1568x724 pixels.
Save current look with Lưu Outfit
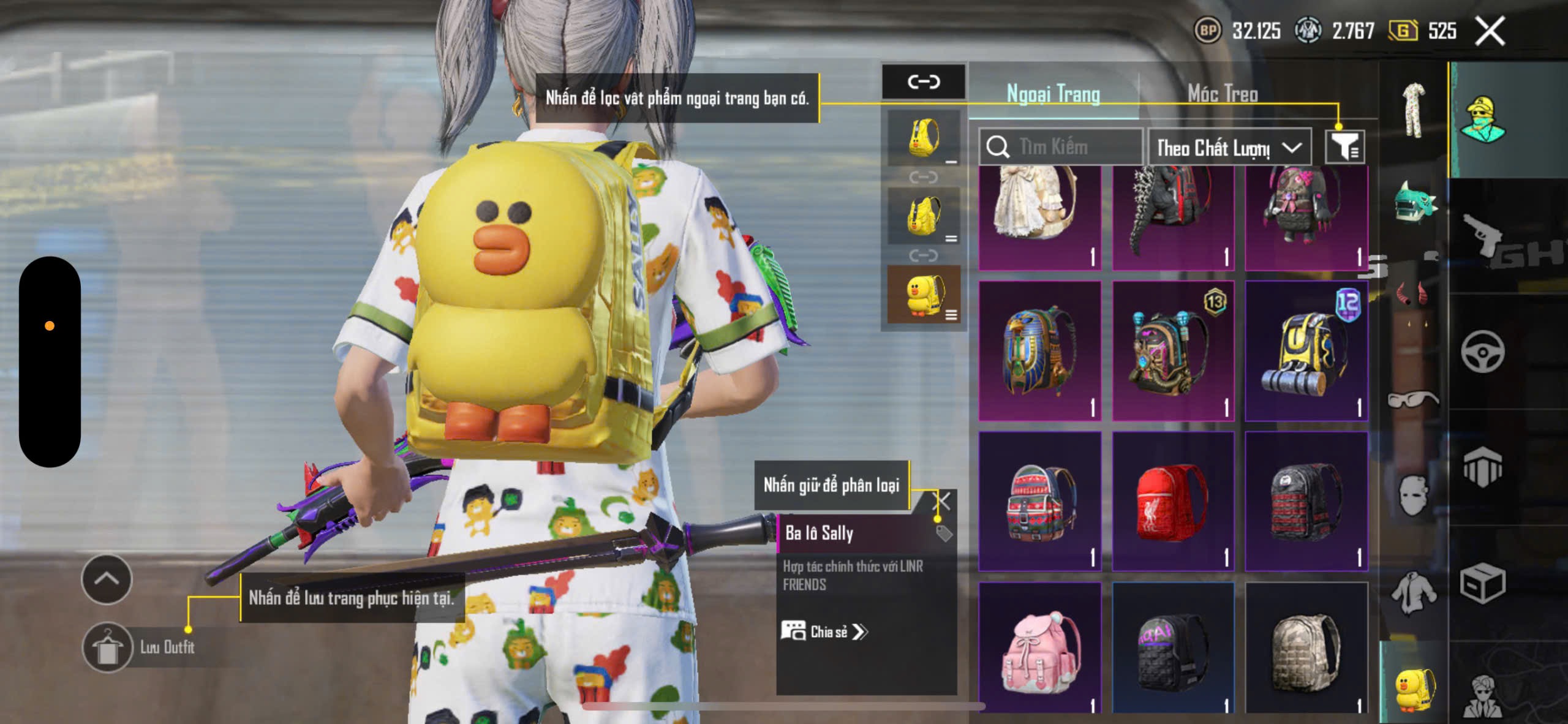click(108, 647)
